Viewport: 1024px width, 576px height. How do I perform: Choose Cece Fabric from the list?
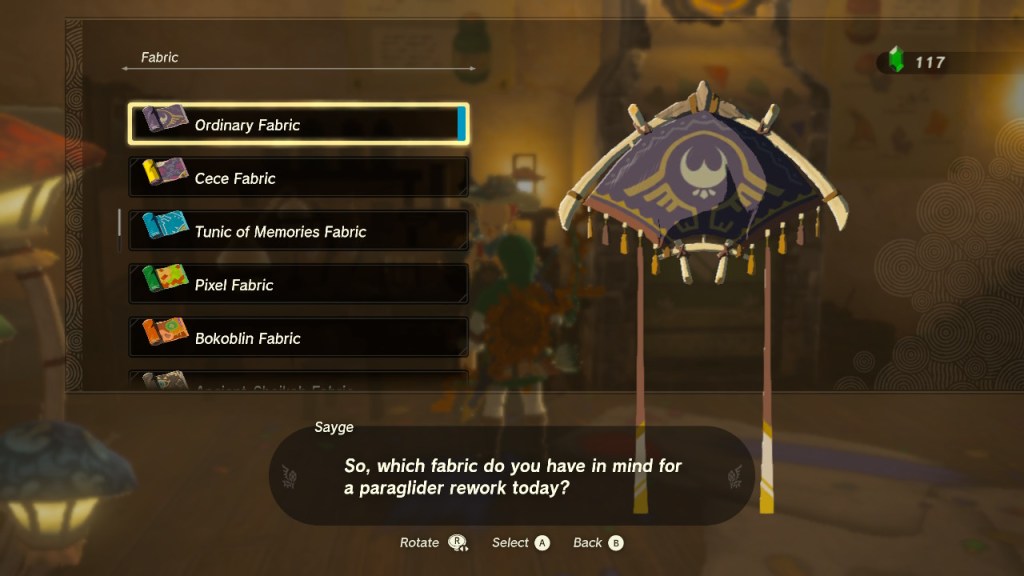[298, 178]
